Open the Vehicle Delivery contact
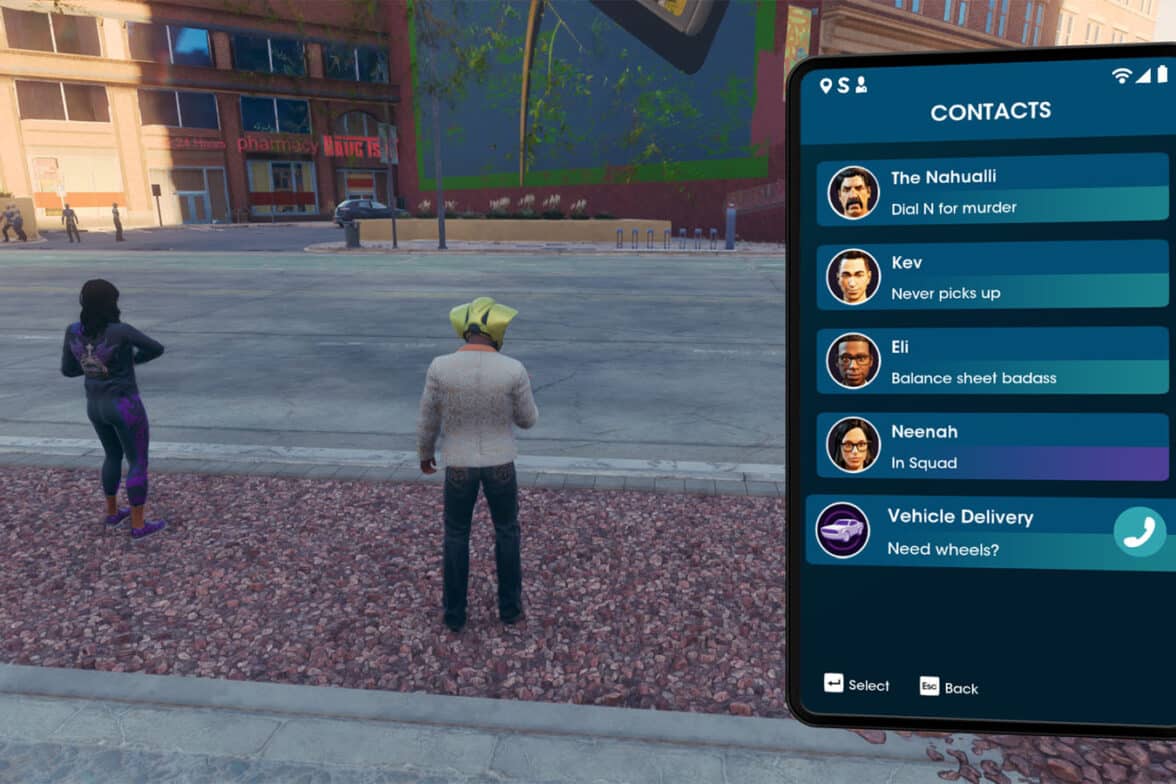1176x784 pixels. tap(958, 532)
